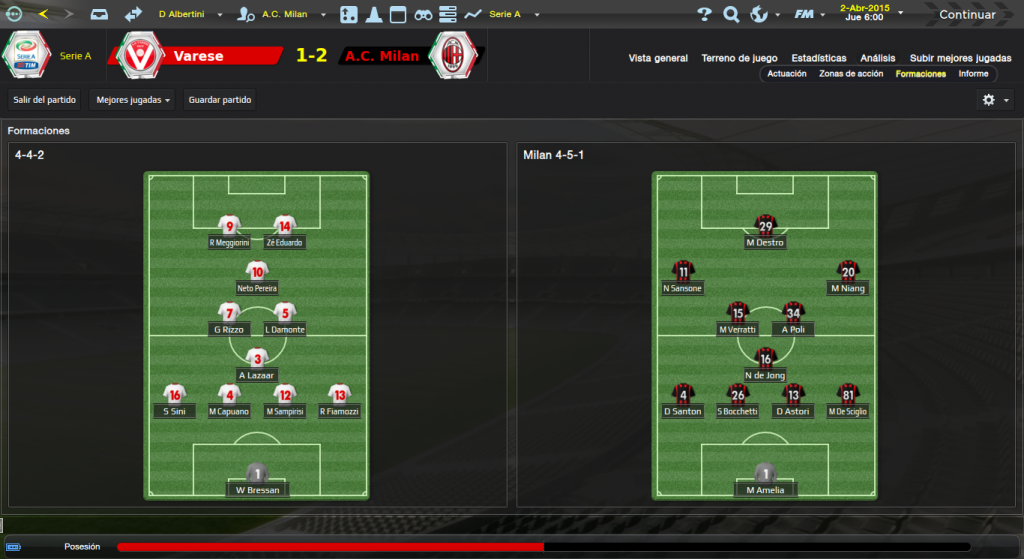The width and height of the screenshot is (1024, 559).
Task: Open the help question mark icon
Action: click(x=704, y=15)
